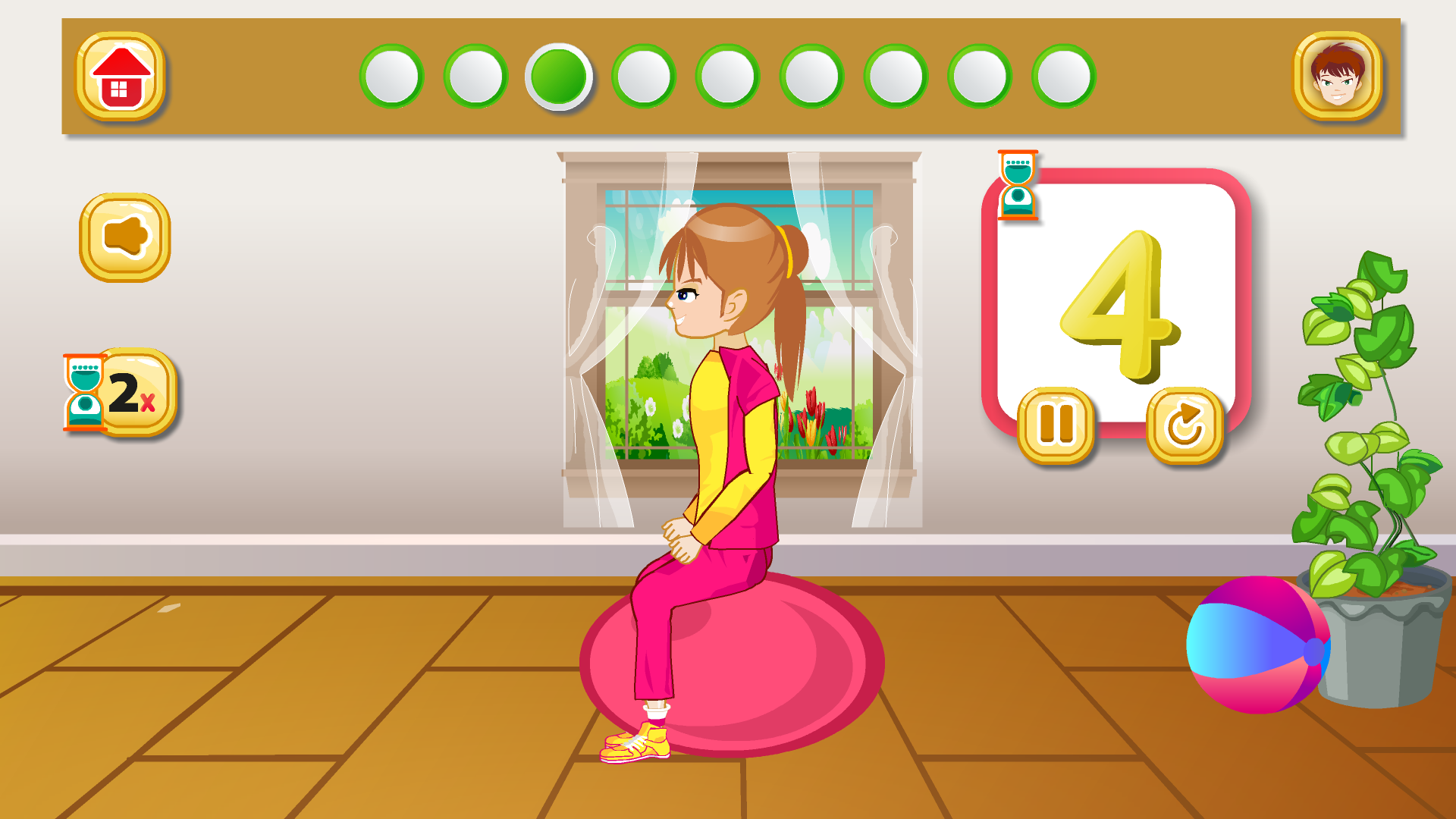The height and width of the screenshot is (819, 1456).
Task: Click the hourglass badge above the timer
Action: click(1018, 185)
